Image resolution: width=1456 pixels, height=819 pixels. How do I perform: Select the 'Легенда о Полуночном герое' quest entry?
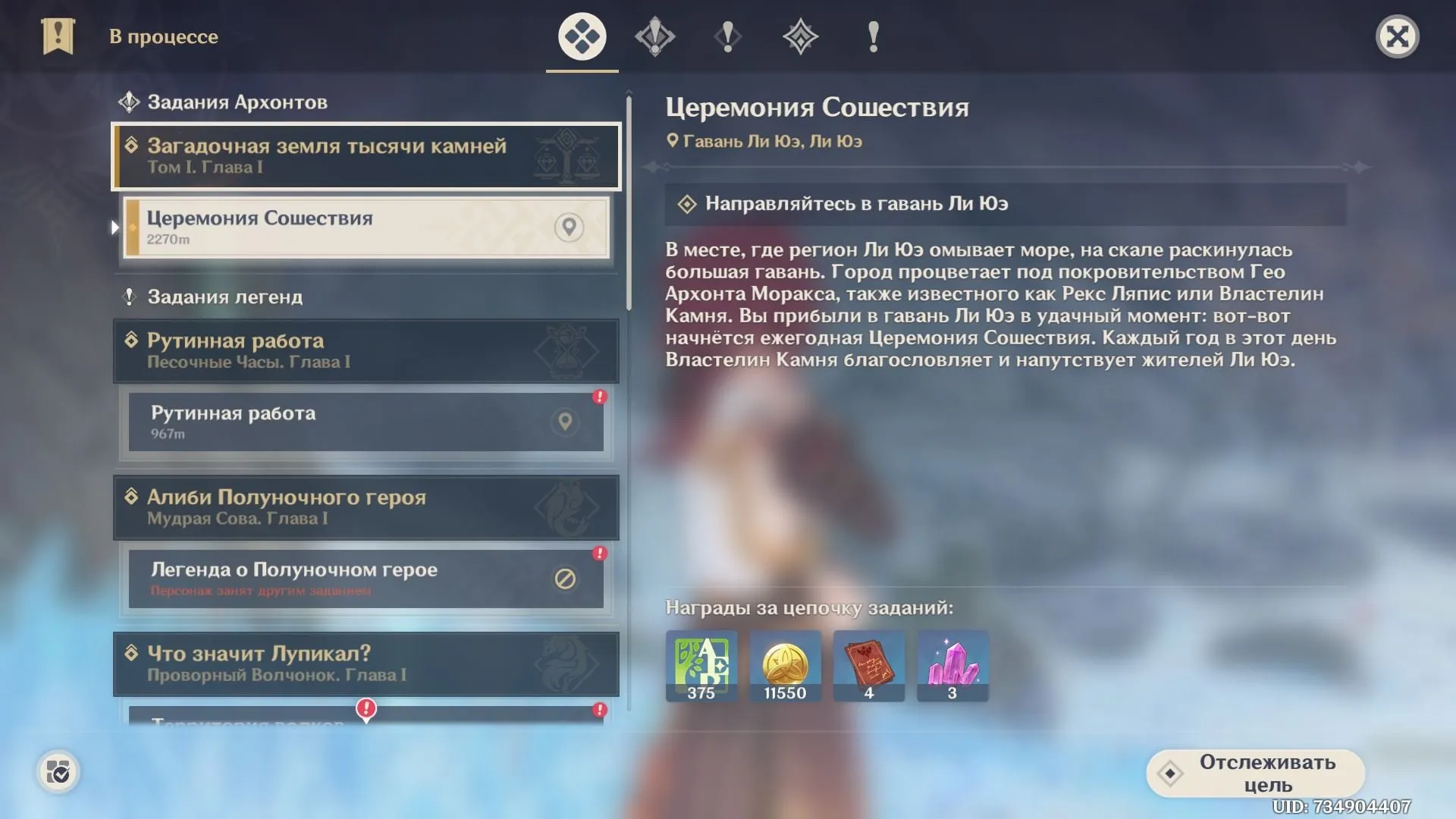(x=334, y=579)
